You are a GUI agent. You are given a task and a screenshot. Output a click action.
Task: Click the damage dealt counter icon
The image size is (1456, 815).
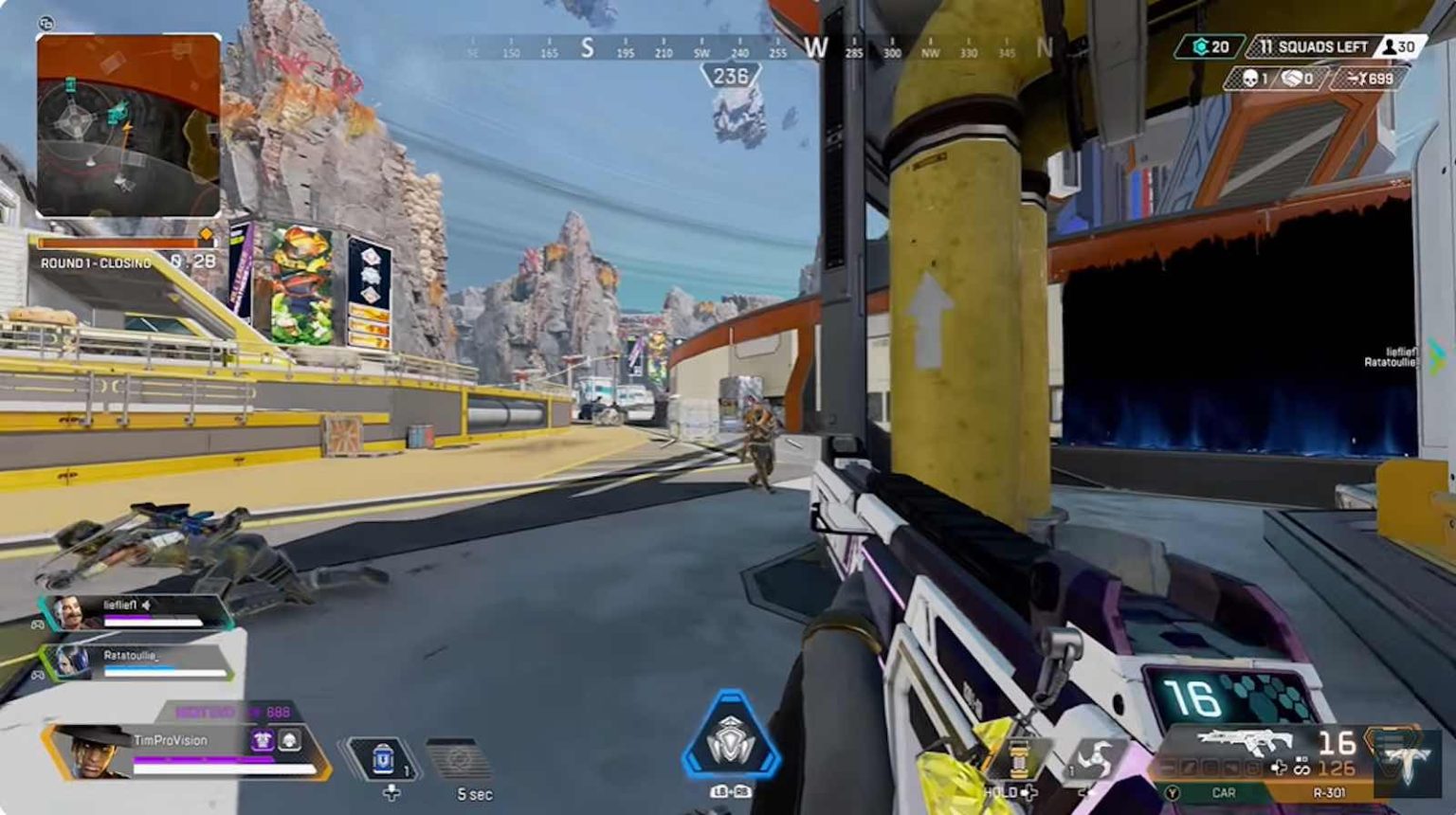(1357, 80)
